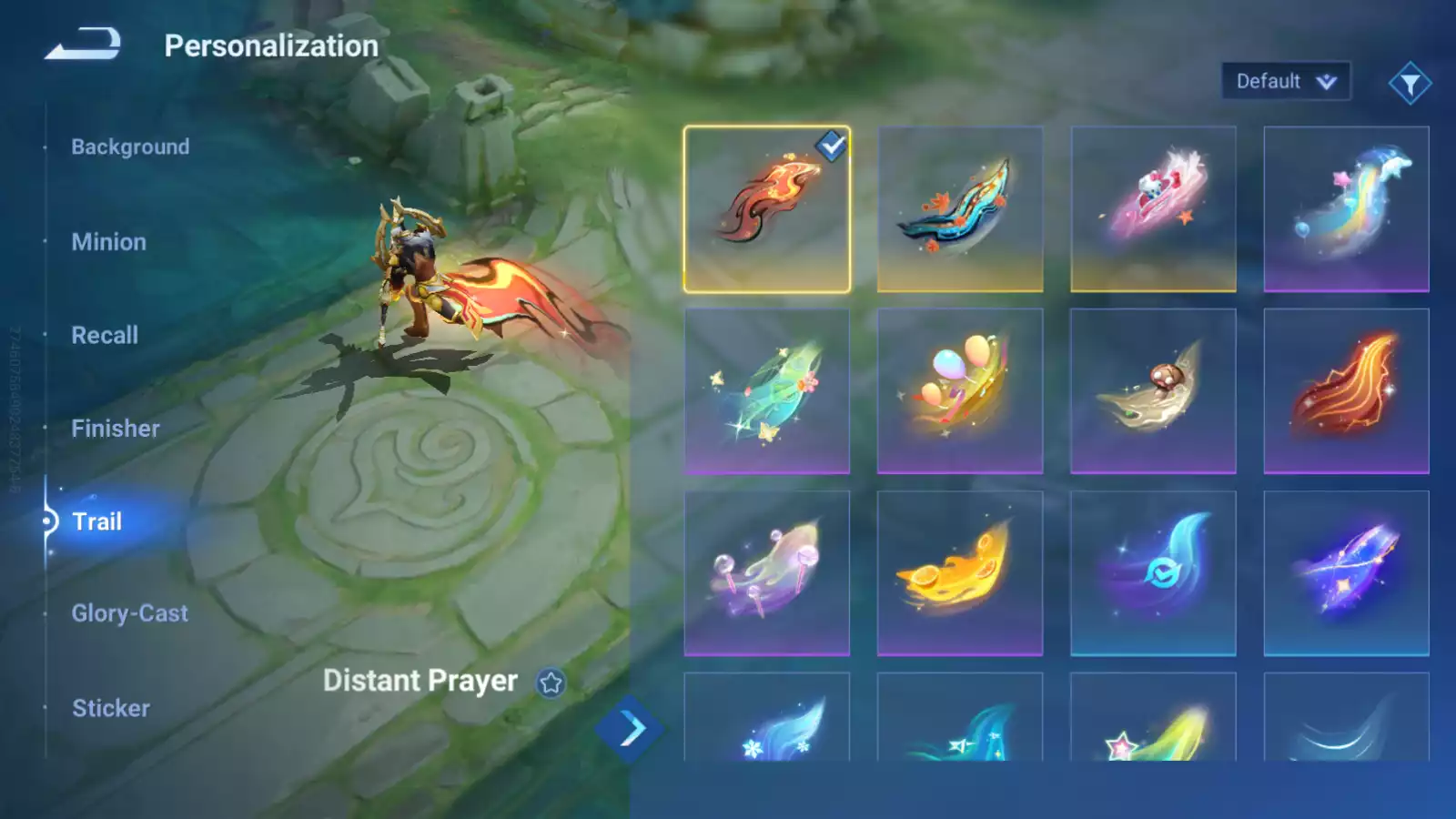Select the Recall category
The width and height of the screenshot is (1456, 819).
pos(105,335)
